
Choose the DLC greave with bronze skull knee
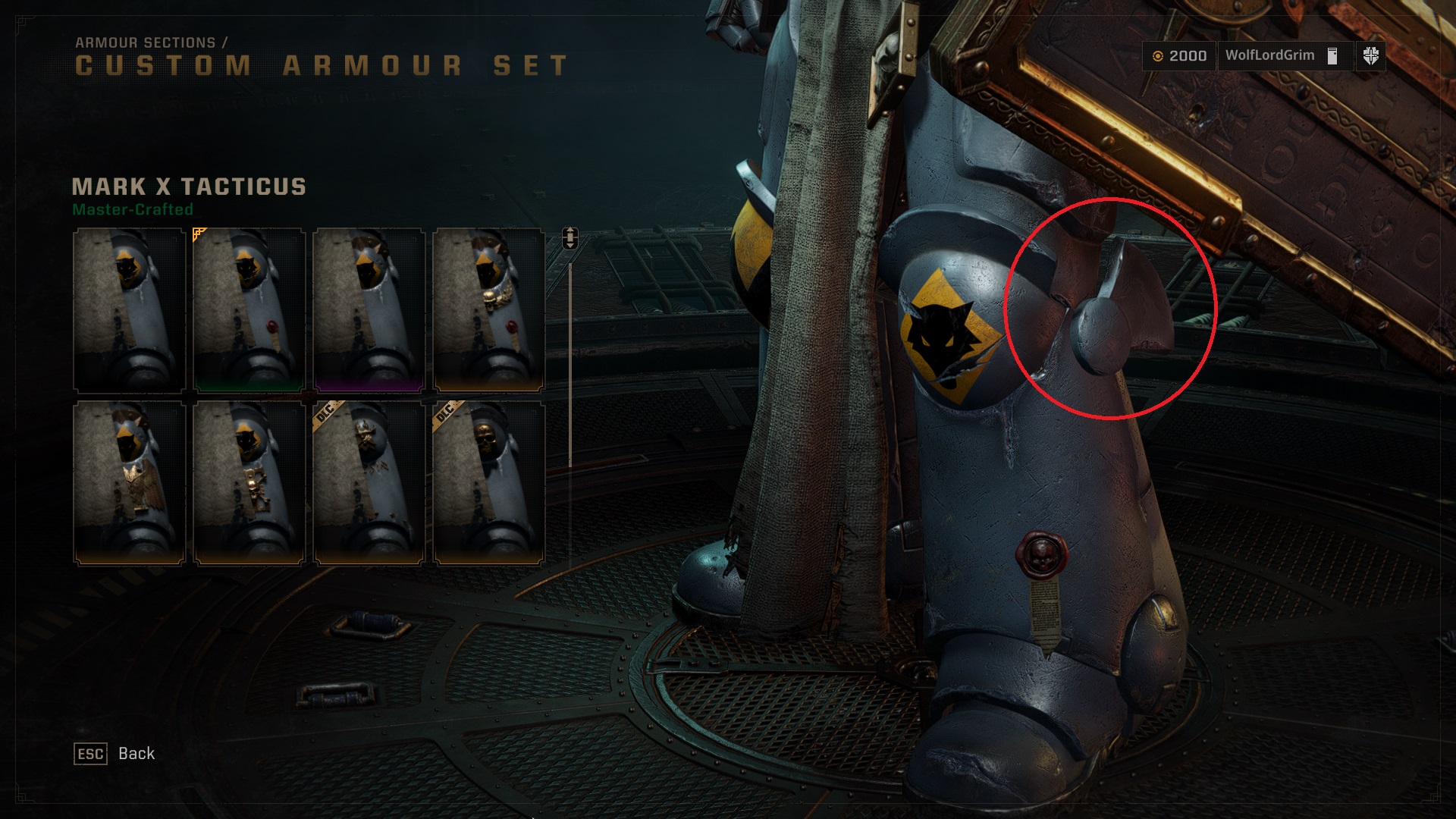[488, 483]
